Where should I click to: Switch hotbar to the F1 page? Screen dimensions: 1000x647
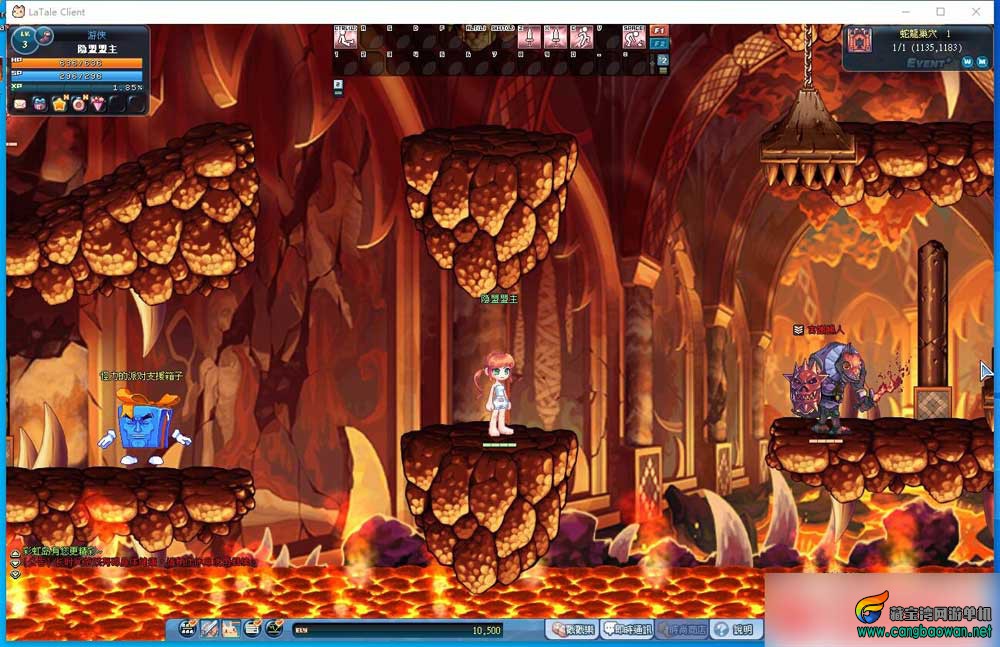point(659,31)
